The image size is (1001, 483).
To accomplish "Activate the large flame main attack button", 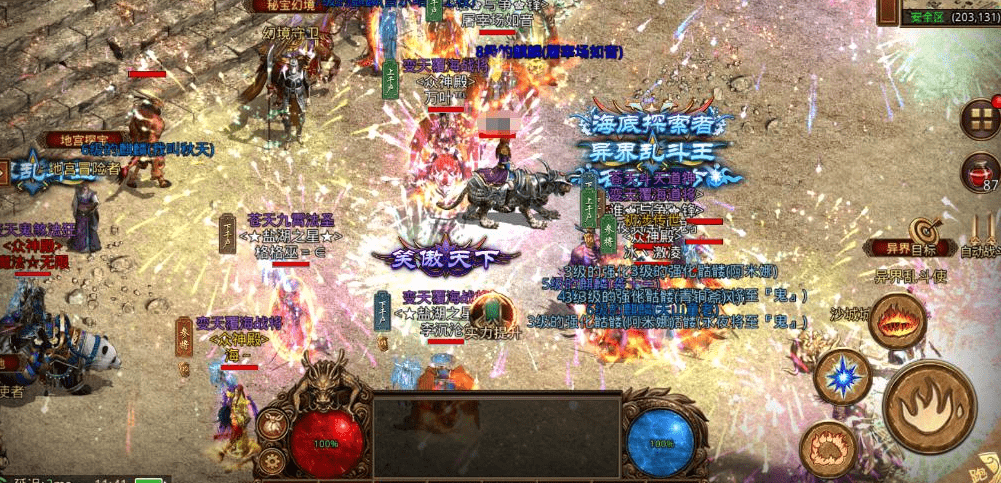I will [x=930, y=405].
